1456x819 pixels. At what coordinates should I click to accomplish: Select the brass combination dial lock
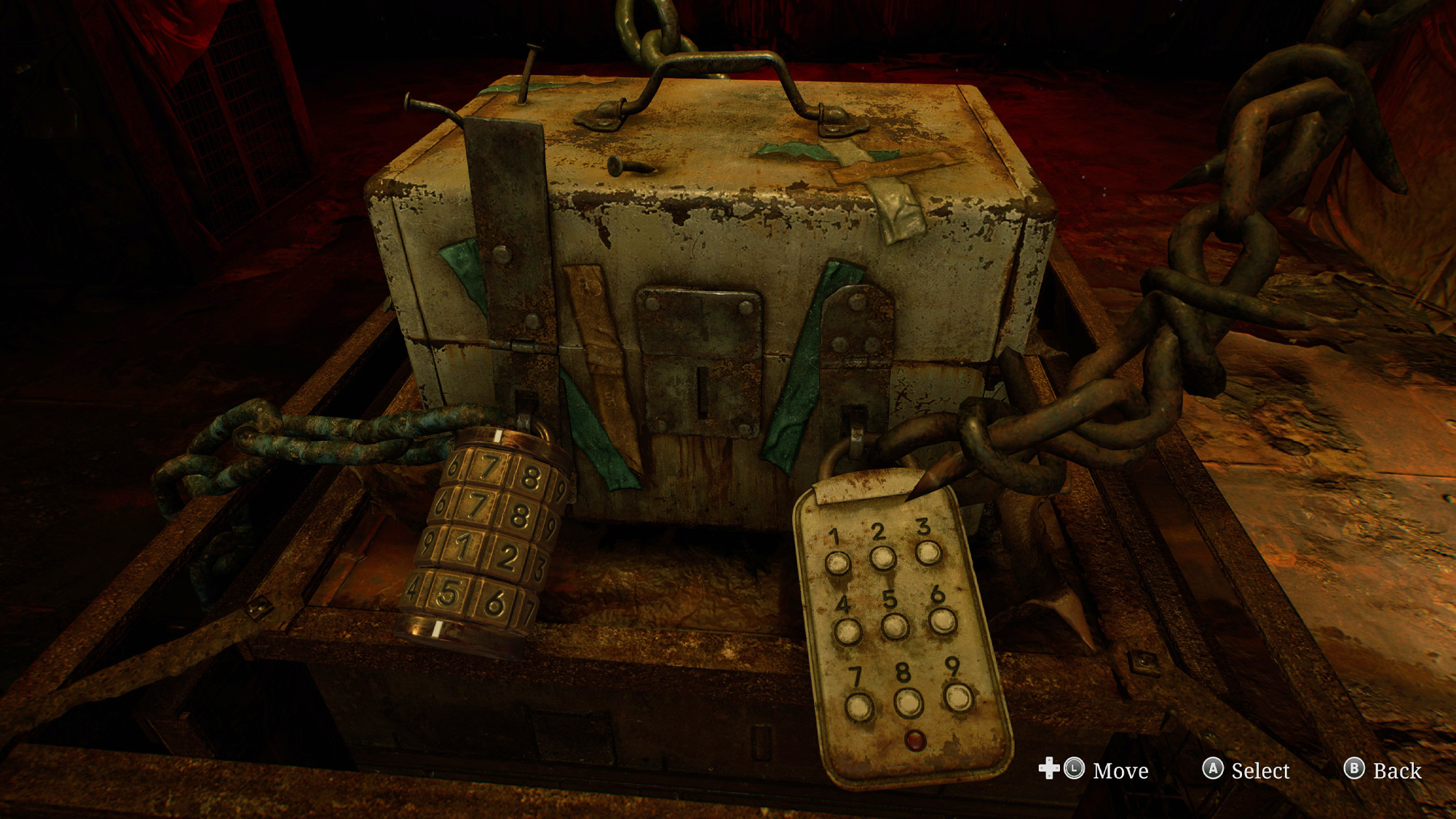(x=484, y=539)
